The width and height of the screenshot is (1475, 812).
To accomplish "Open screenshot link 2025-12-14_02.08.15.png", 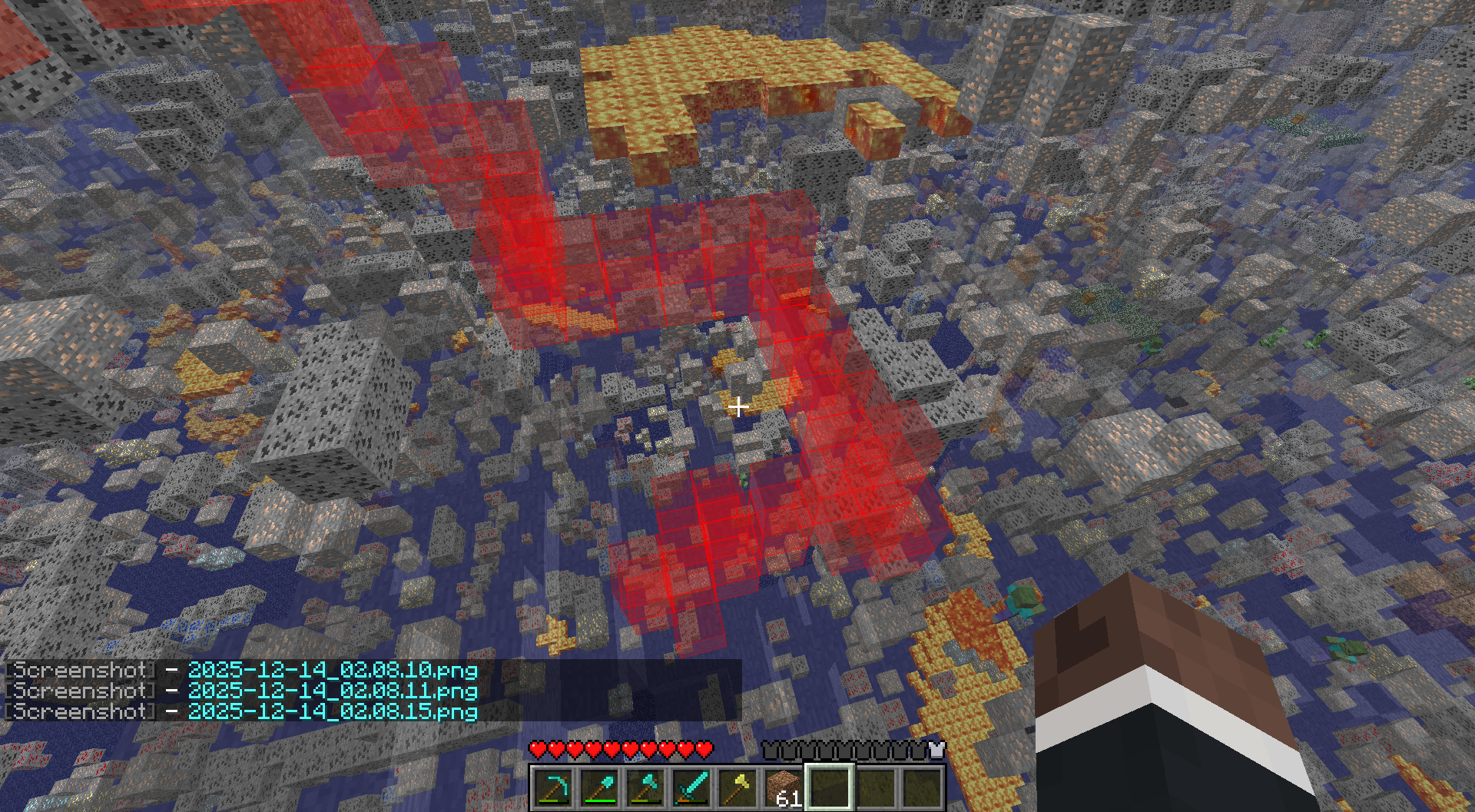I will pyautogui.click(x=333, y=711).
